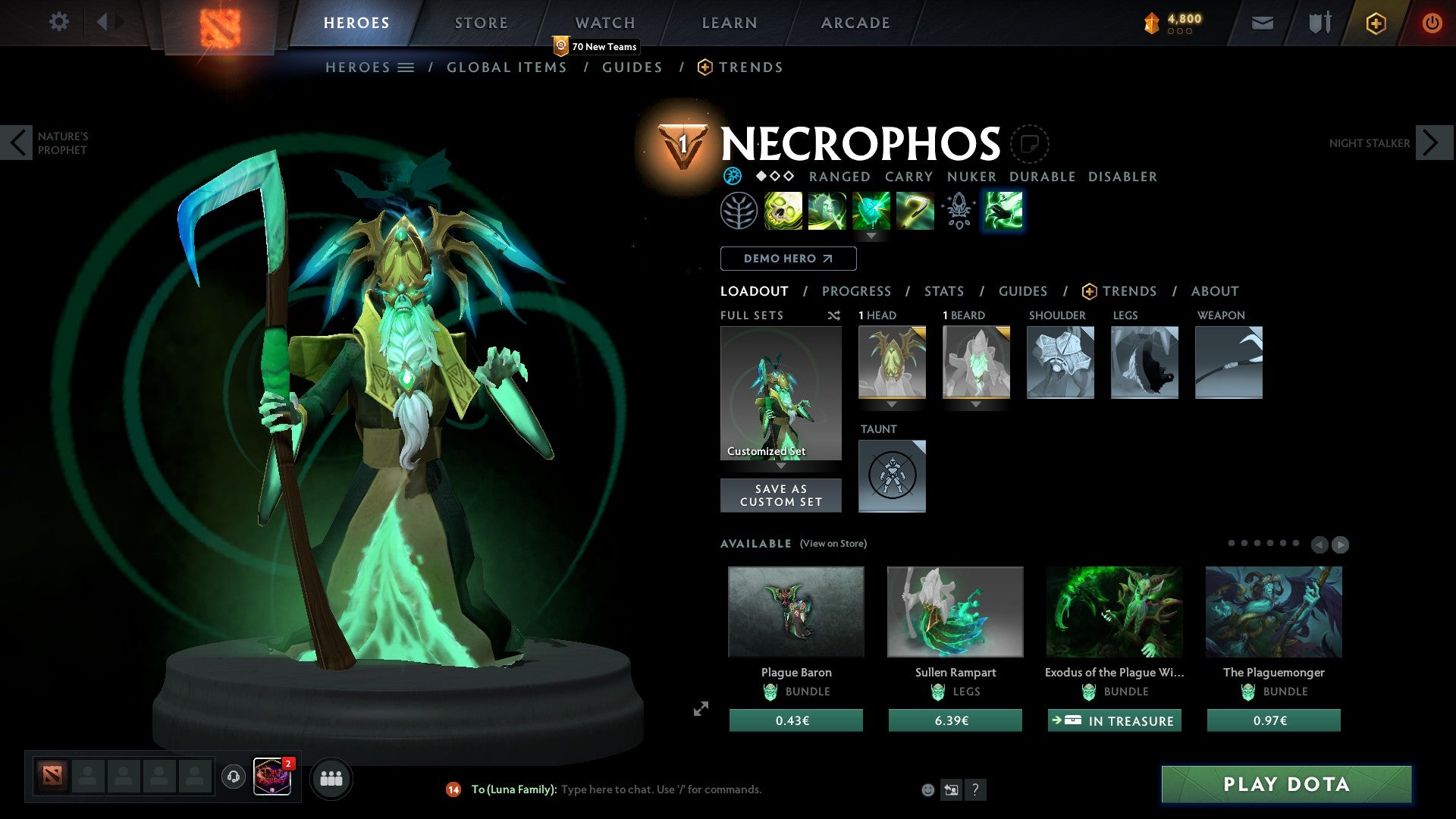The height and width of the screenshot is (819, 1456).
Task: Select the Heartstopper Aura ability icon
Action: pos(871,211)
